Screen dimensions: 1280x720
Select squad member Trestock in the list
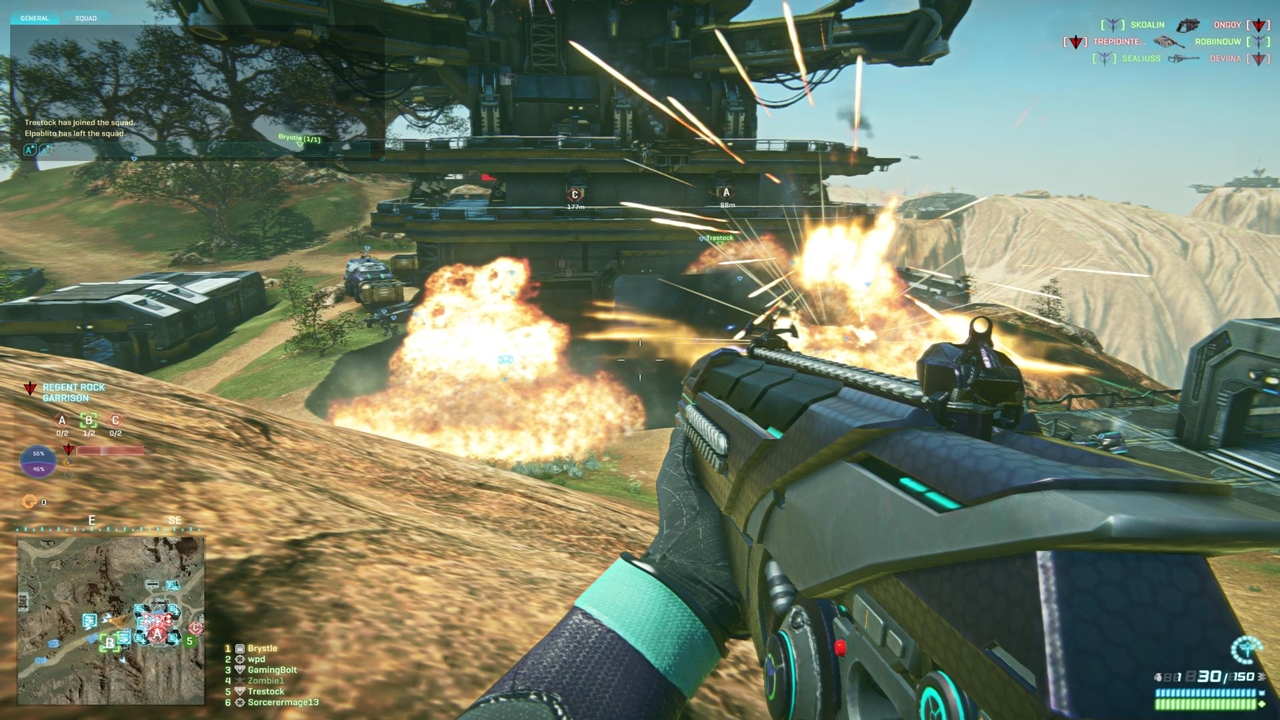pos(266,692)
